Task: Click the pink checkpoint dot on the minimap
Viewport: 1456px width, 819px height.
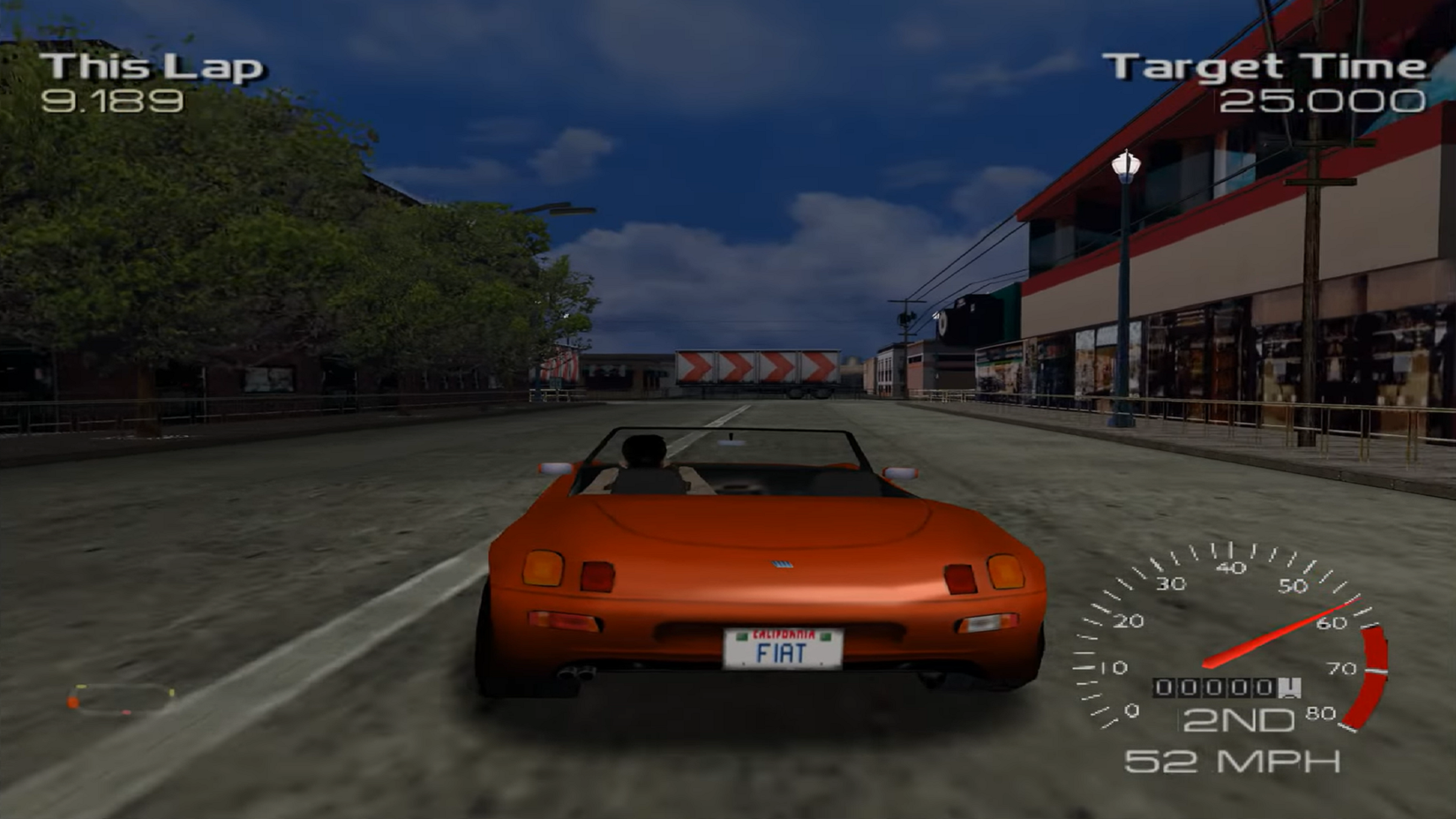Action: 126,712
